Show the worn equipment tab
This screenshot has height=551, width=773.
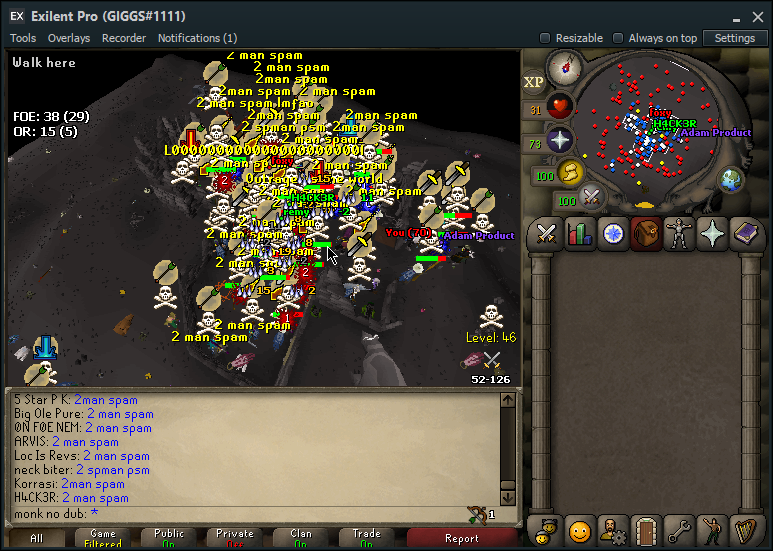(679, 233)
